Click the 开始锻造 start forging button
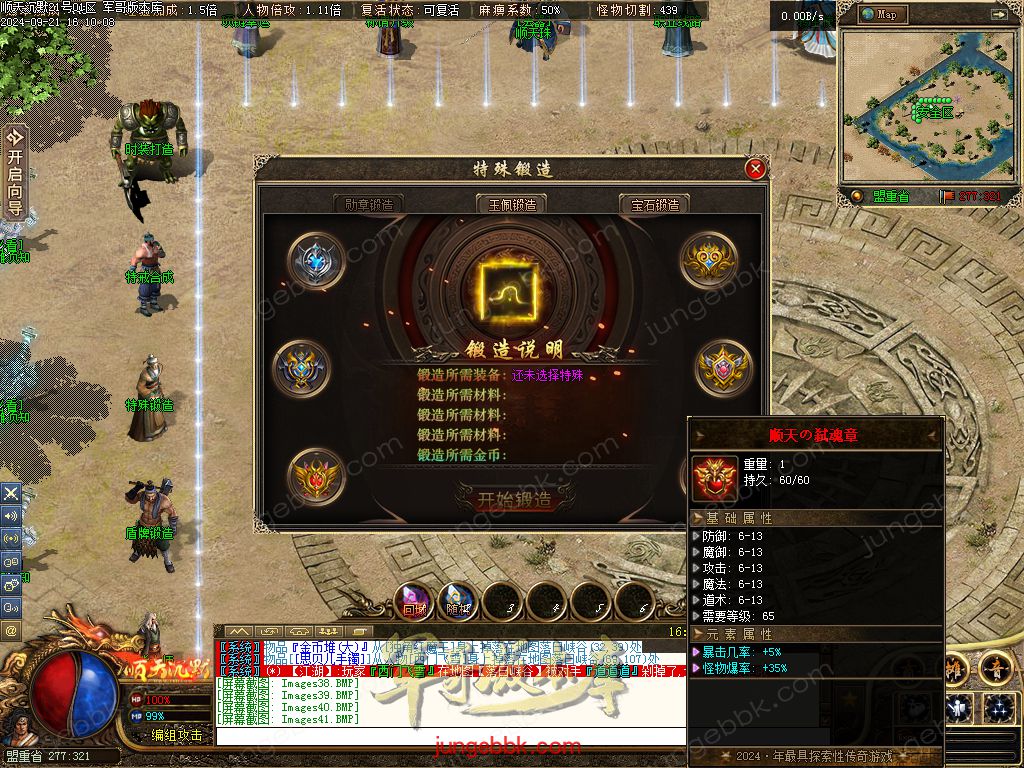 pos(514,499)
